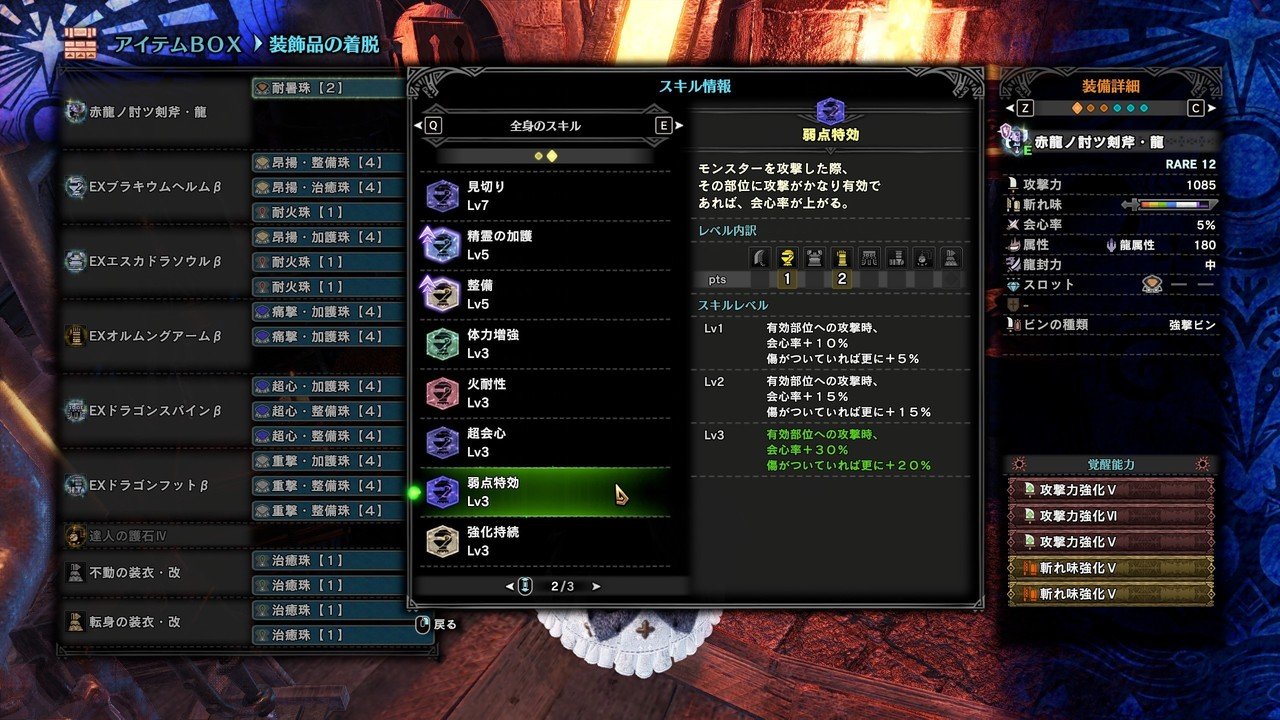Select the helmet icon showing 1 point
1280x720 pixels.
tap(787, 258)
